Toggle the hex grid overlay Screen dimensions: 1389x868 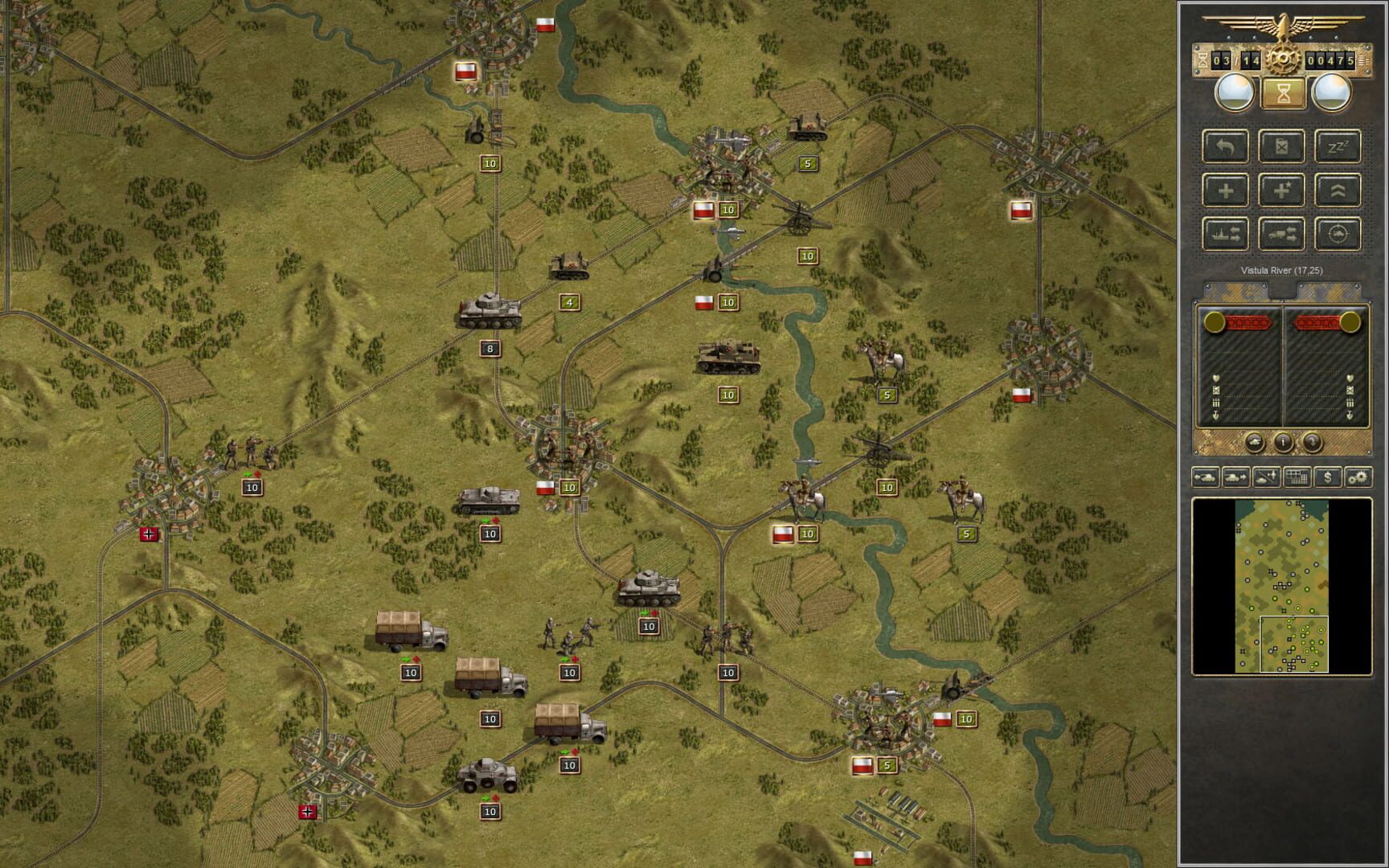(1297, 477)
